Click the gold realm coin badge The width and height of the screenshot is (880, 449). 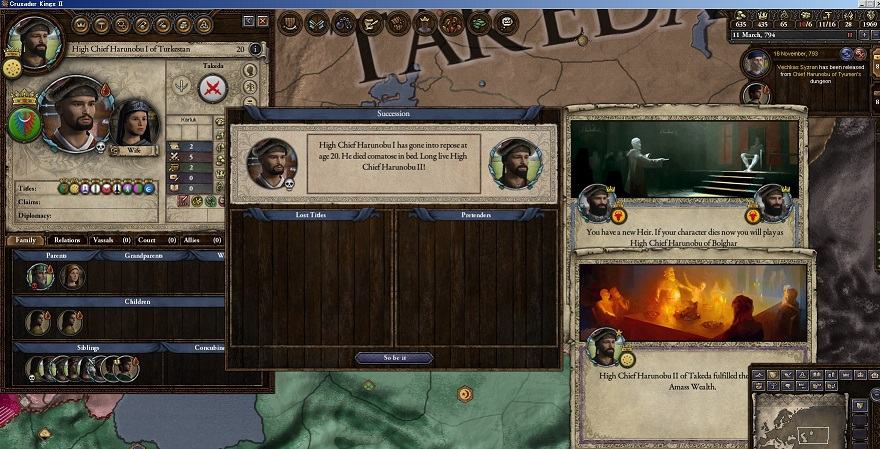(x=13, y=67)
